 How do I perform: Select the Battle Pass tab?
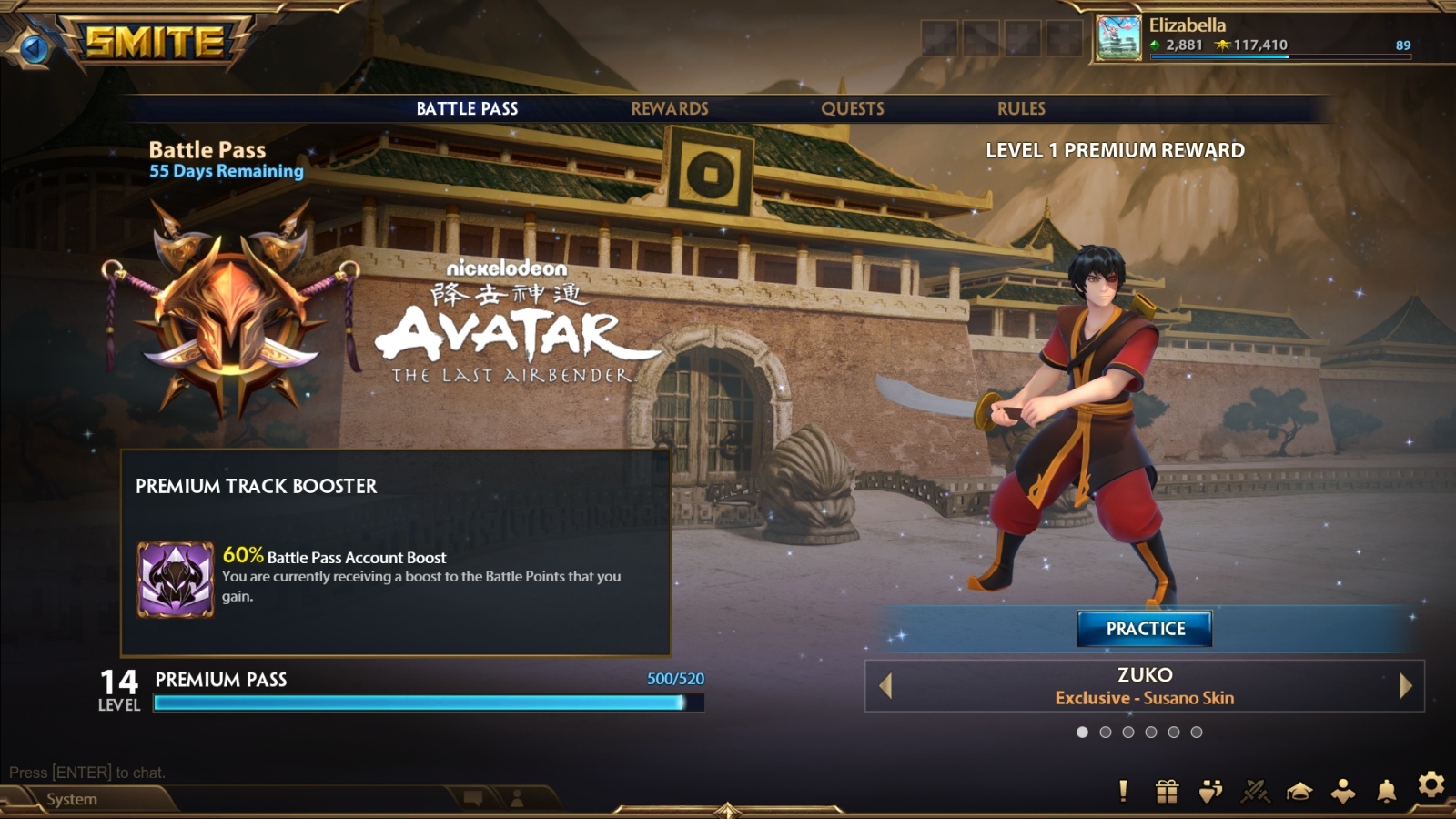(x=467, y=108)
